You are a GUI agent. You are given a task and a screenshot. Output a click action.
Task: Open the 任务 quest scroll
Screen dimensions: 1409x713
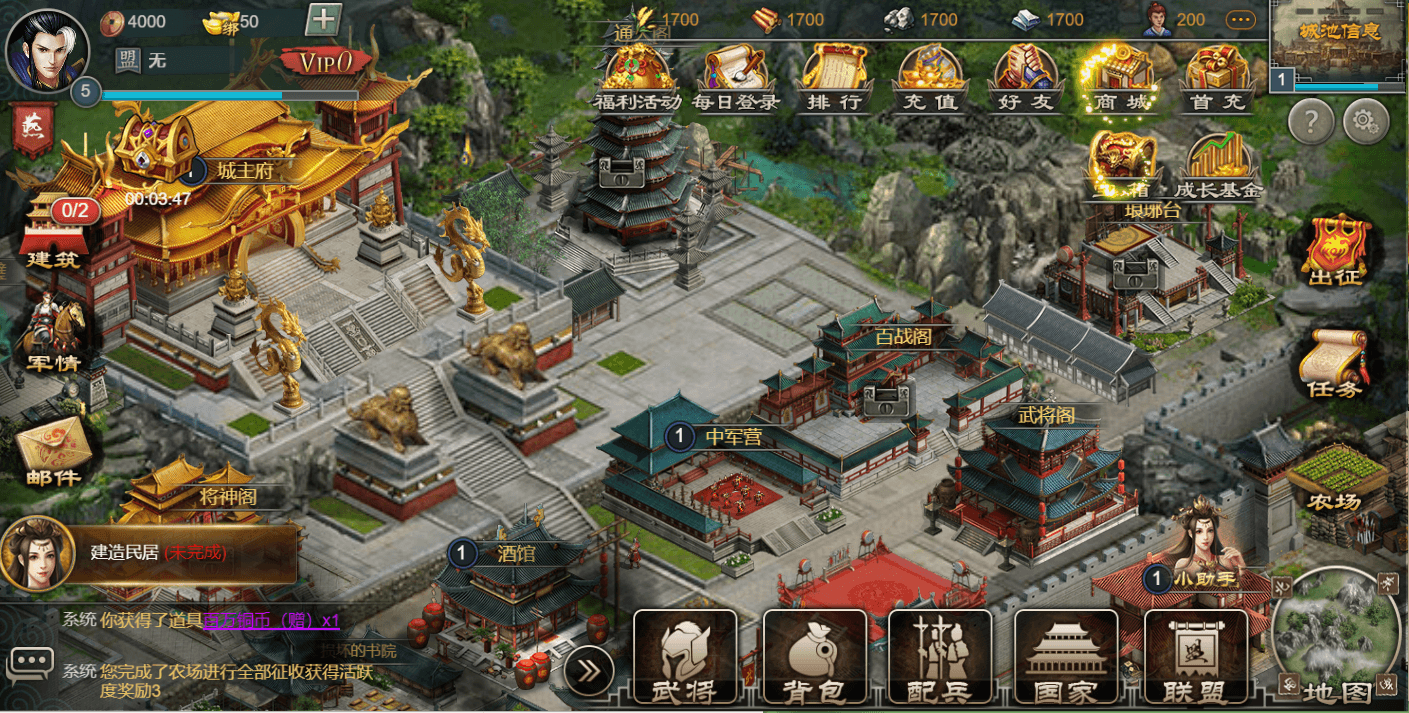1335,363
